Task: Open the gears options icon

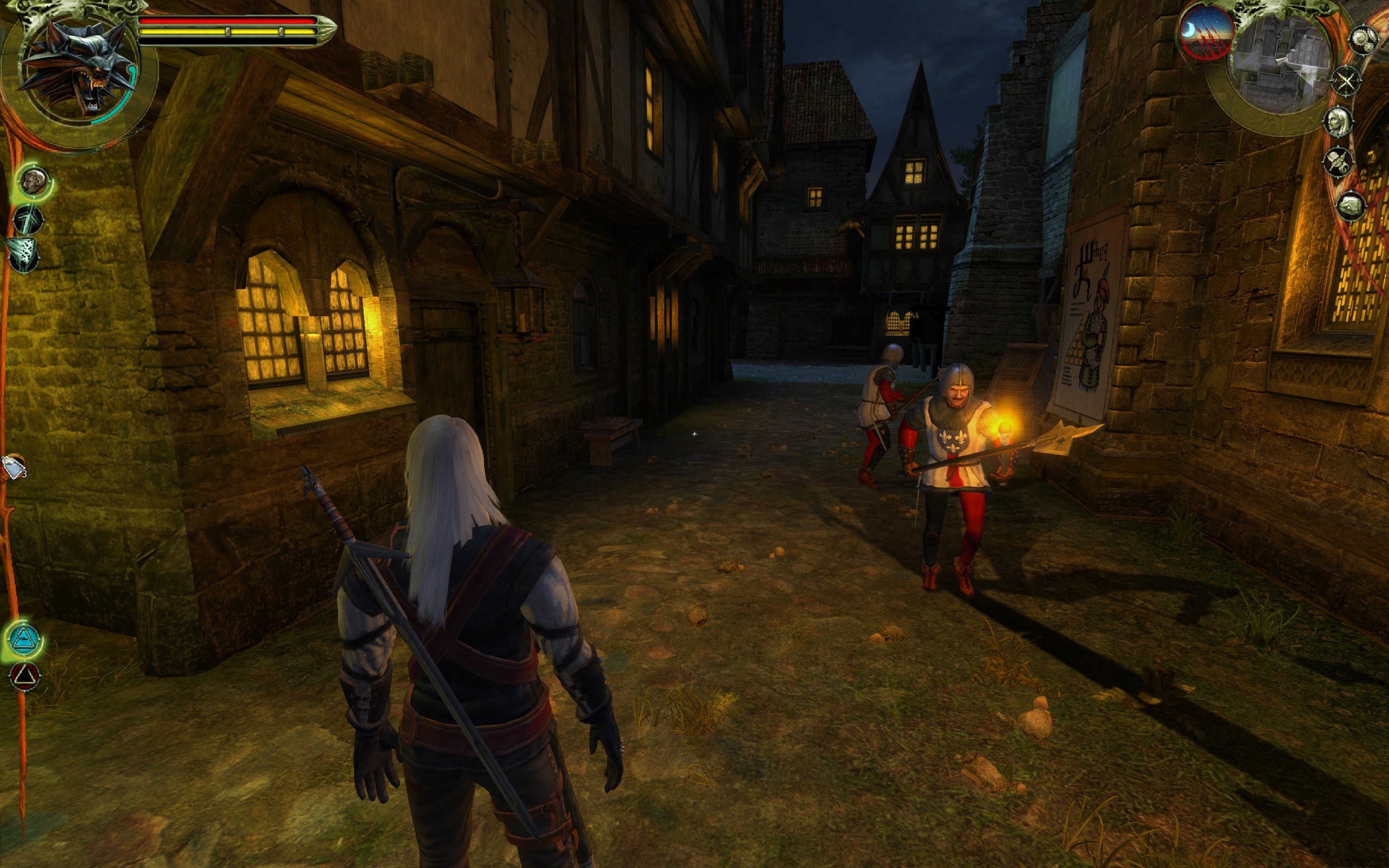Action: [x=1363, y=40]
